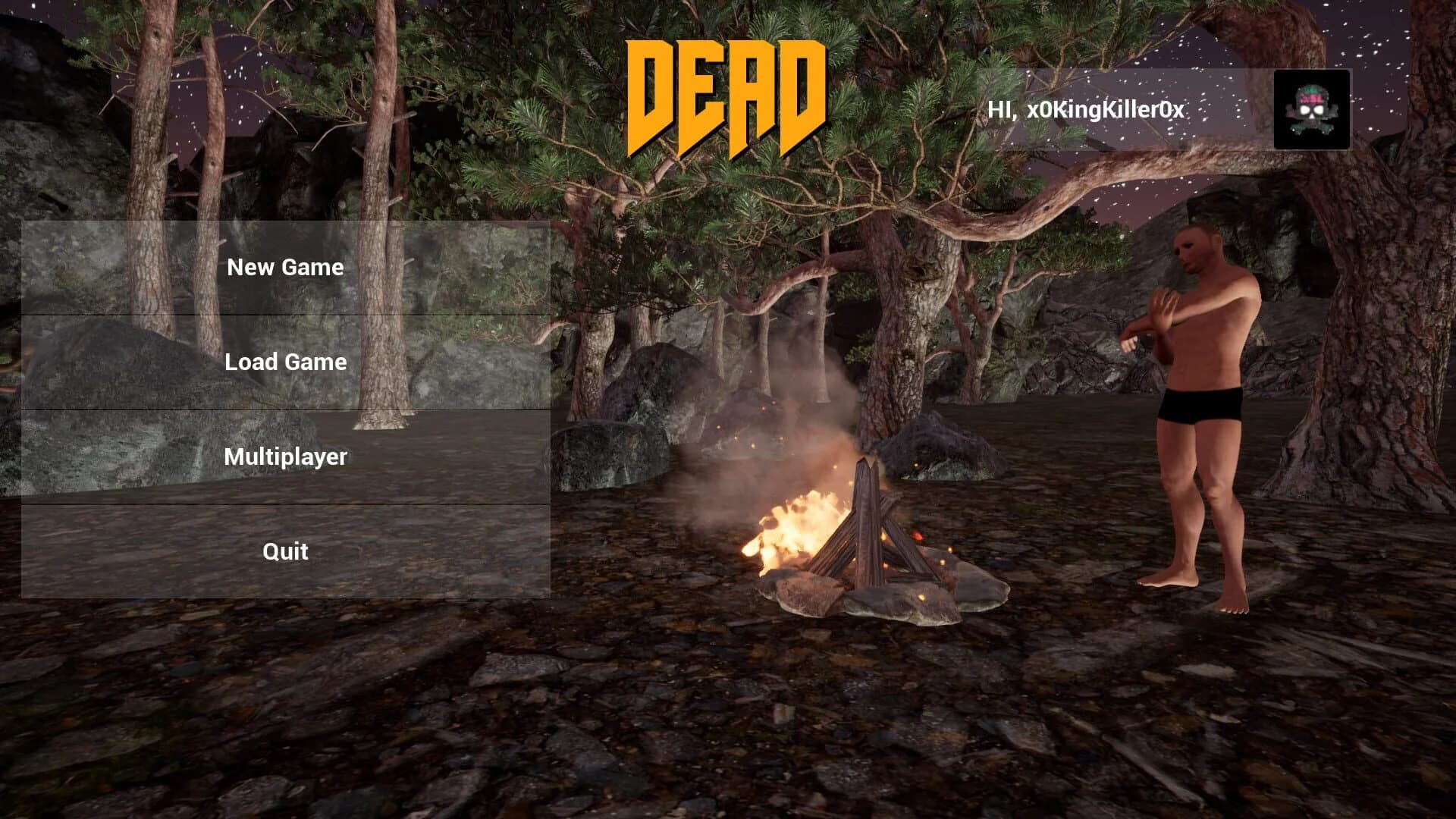1456x819 pixels.
Task: Open the Load Game menu entry
Action: point(285,362)
